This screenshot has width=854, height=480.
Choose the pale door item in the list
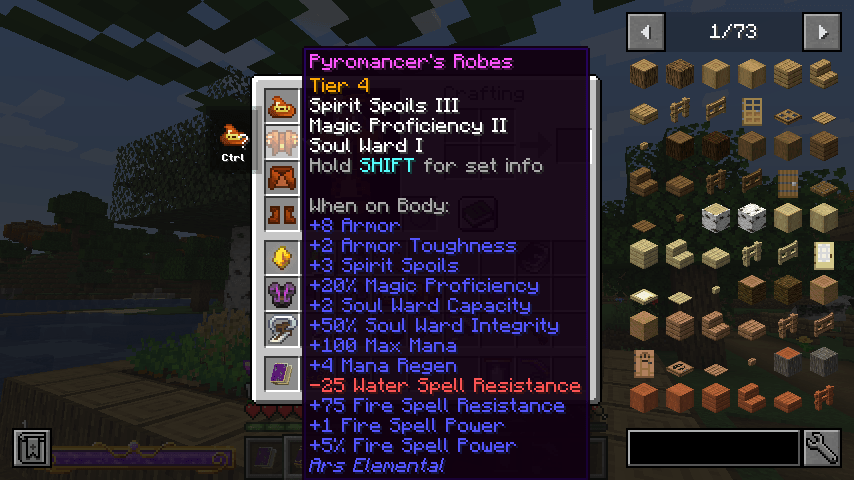[823, 254]
